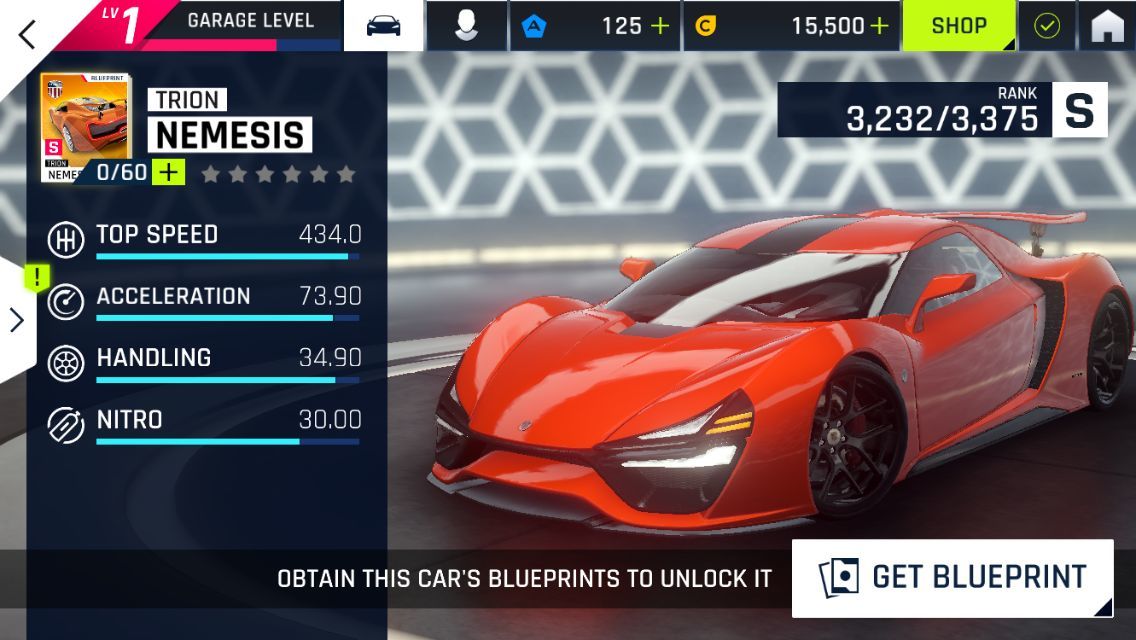
Task: Select the Handling stat
Action: tap(204, 362)
